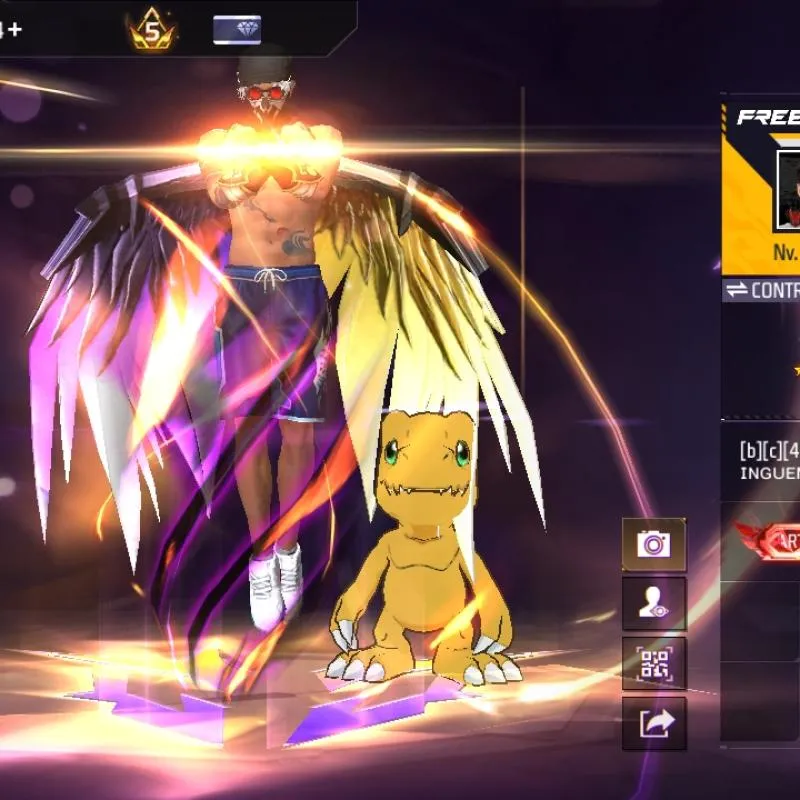Click the red winged rank badge
Image resolution: width=800 pixels, height=800 pixels.
pos(772,541)
